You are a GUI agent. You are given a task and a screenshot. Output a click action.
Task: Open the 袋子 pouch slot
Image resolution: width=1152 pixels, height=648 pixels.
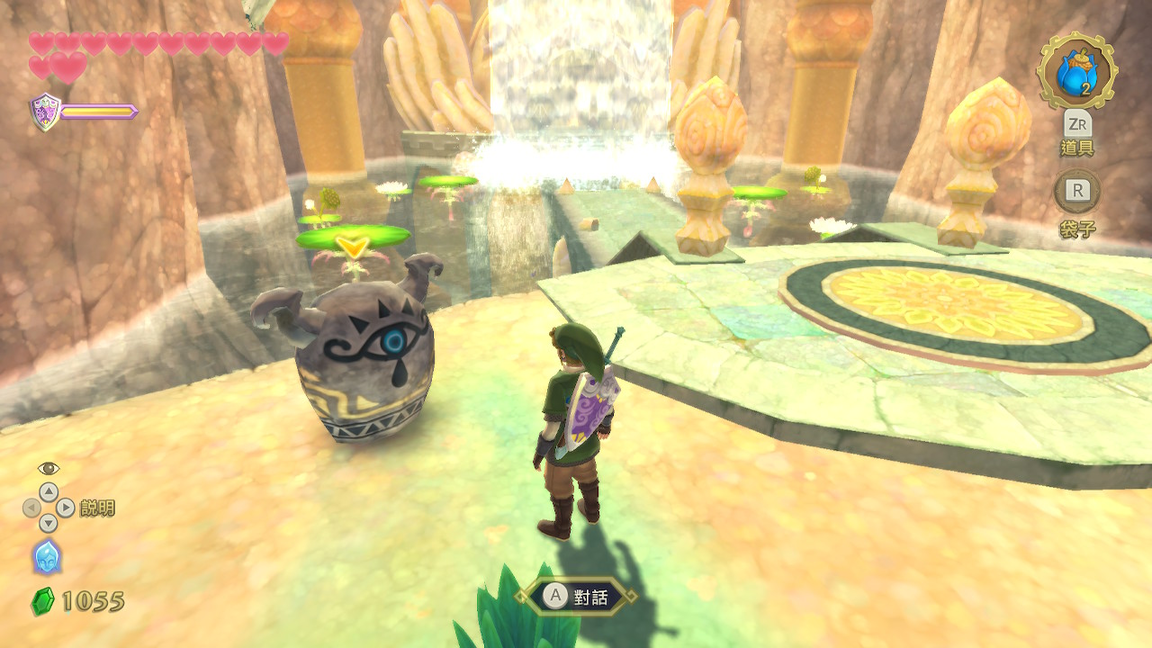(1077, 190)
